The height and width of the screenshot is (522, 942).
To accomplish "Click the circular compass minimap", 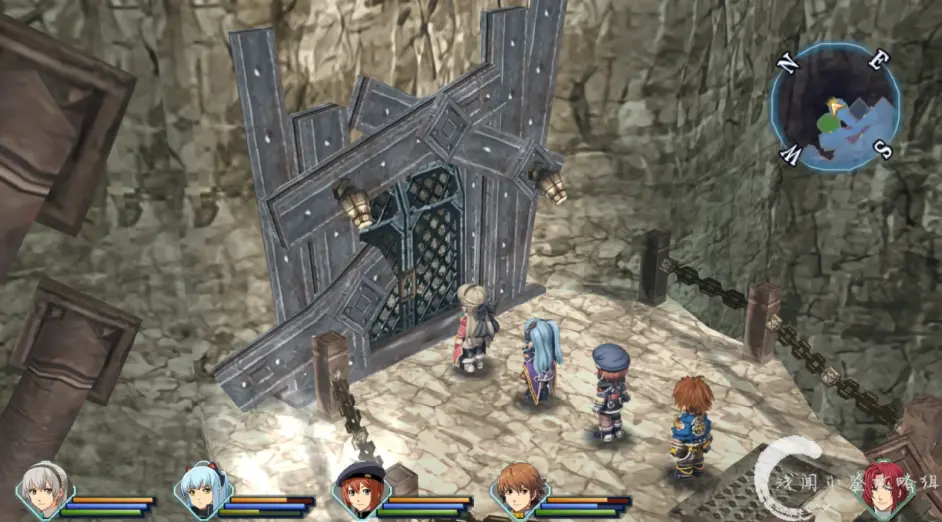I will point(835,107).
